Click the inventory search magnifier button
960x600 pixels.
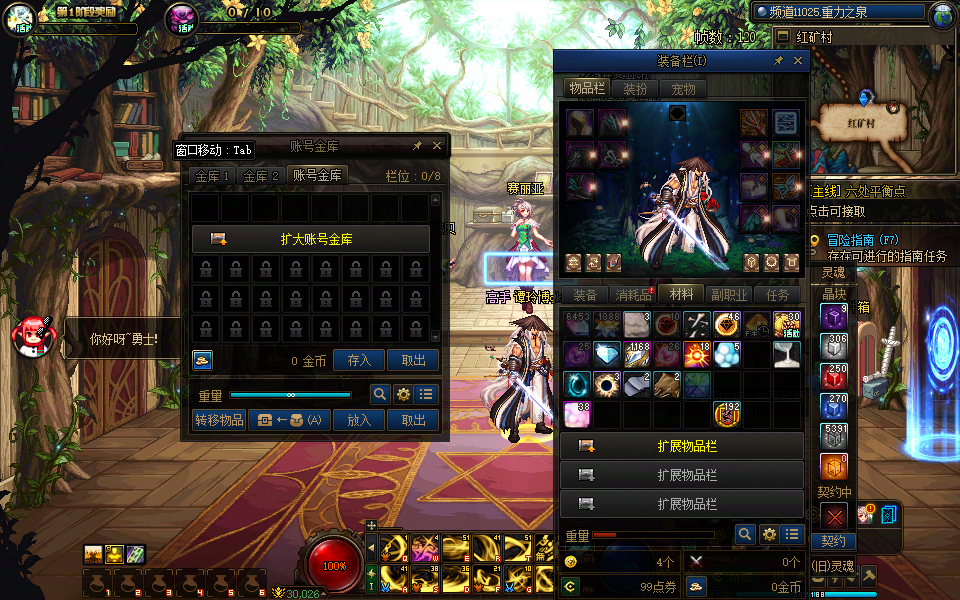click(x=744, y=535)
